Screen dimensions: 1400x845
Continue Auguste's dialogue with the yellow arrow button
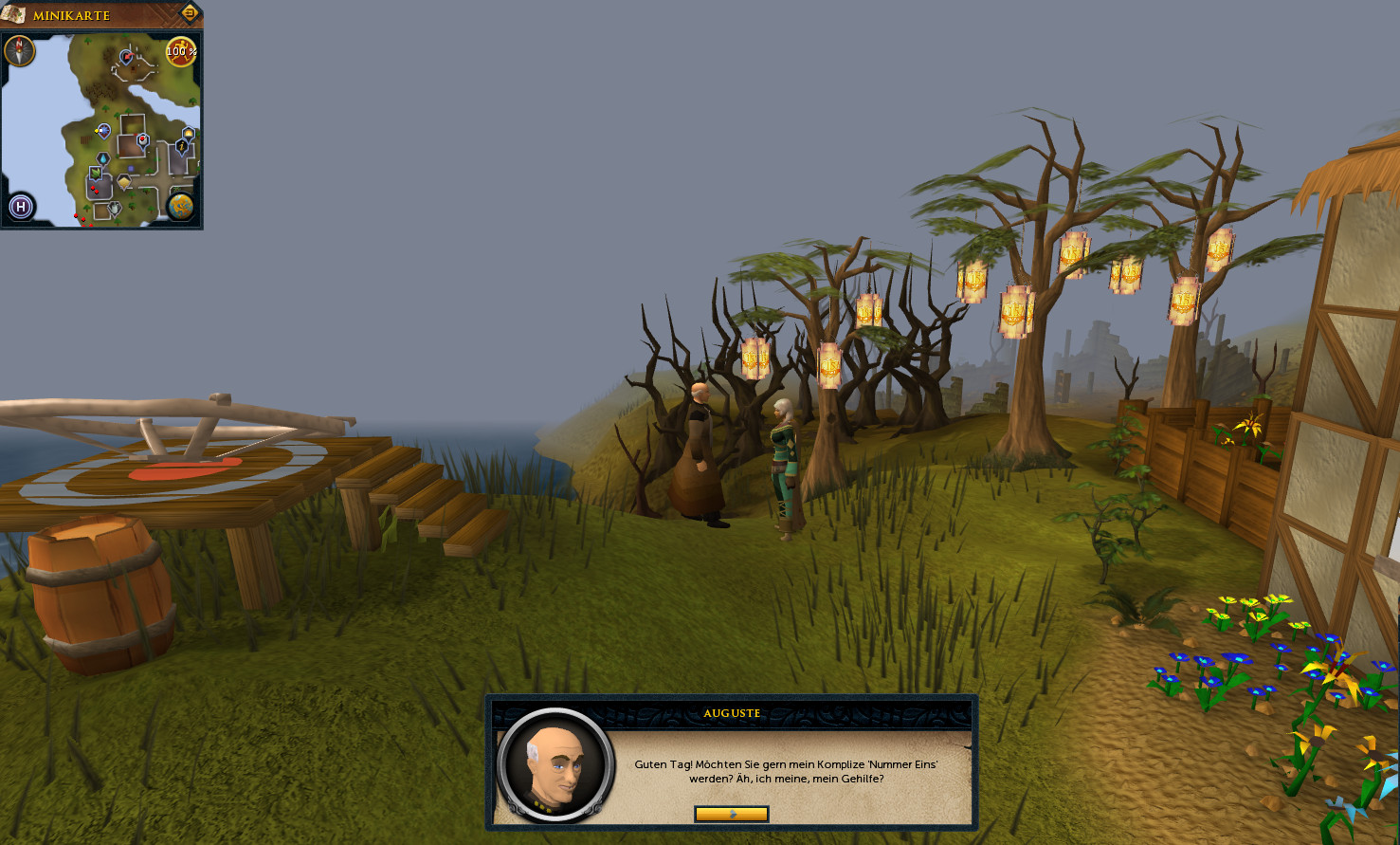point(731,814)
